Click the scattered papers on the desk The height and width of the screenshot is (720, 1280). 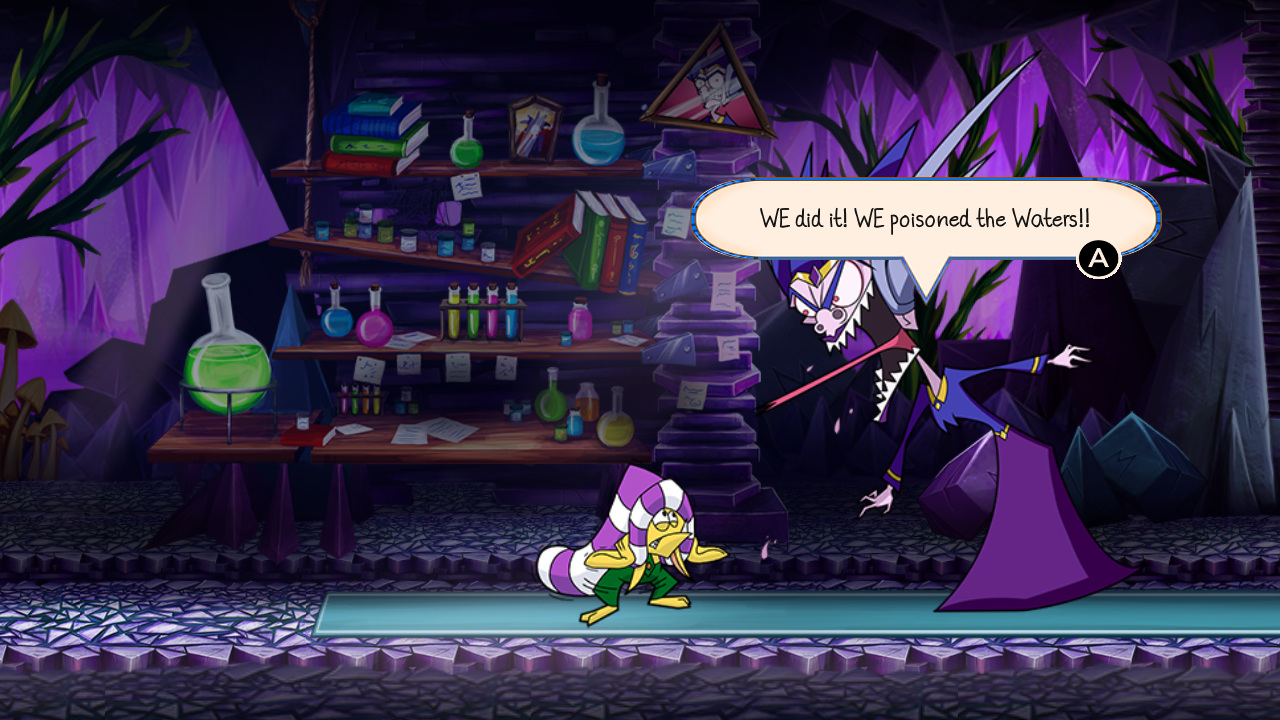[432, 432]
